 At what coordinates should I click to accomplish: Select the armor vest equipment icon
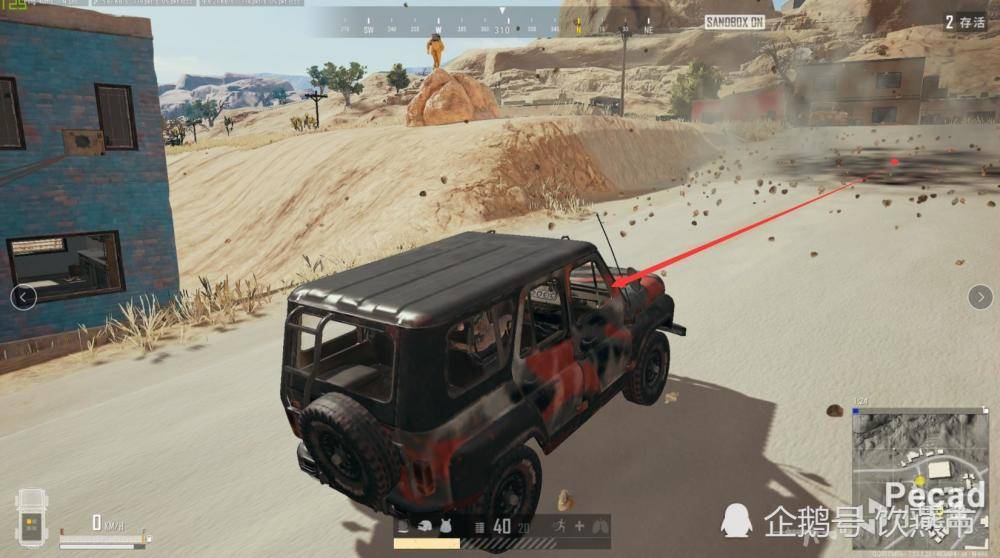[443, 527]
